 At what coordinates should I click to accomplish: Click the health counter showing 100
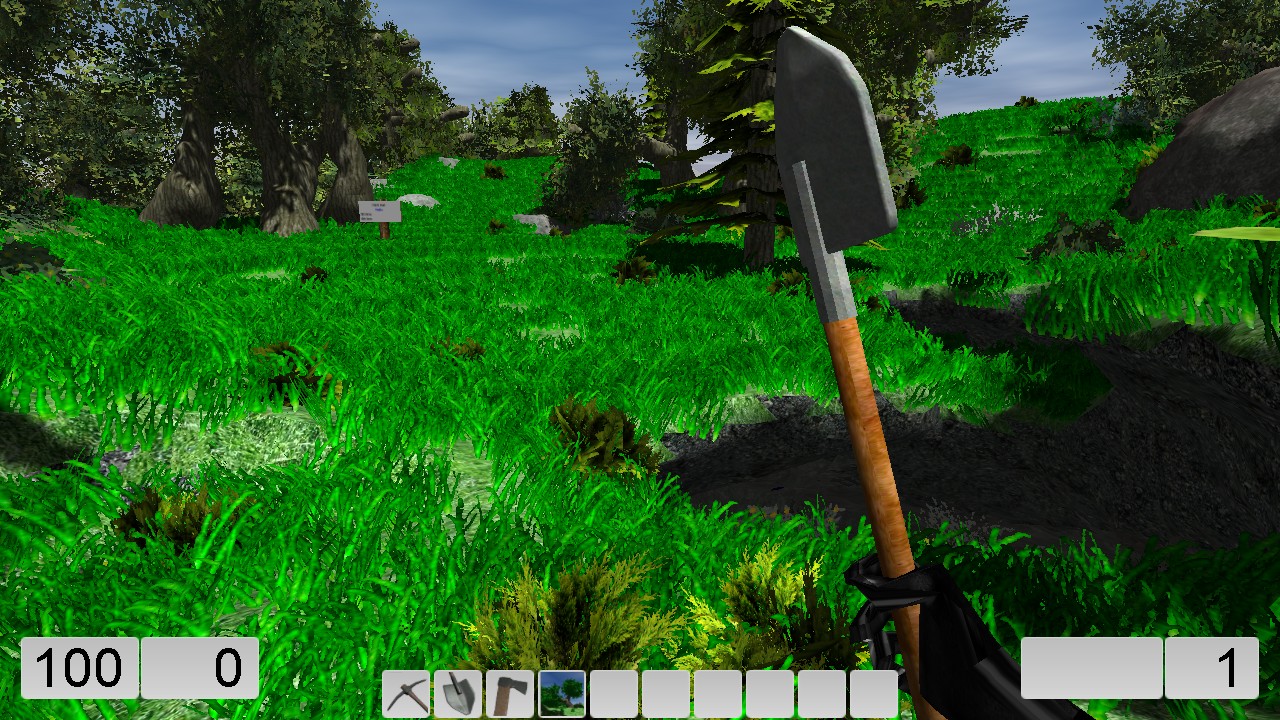coord(80,668)
